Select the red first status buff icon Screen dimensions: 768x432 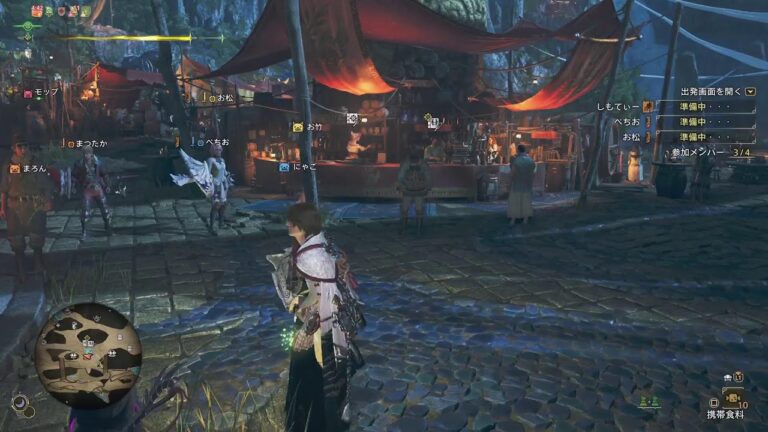point(37,11)
